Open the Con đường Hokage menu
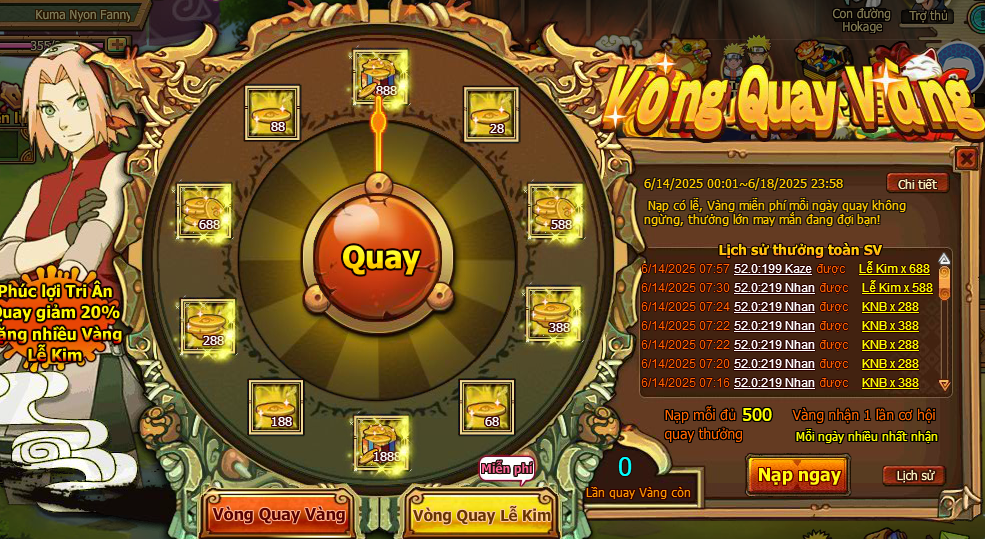 point(857,20)
